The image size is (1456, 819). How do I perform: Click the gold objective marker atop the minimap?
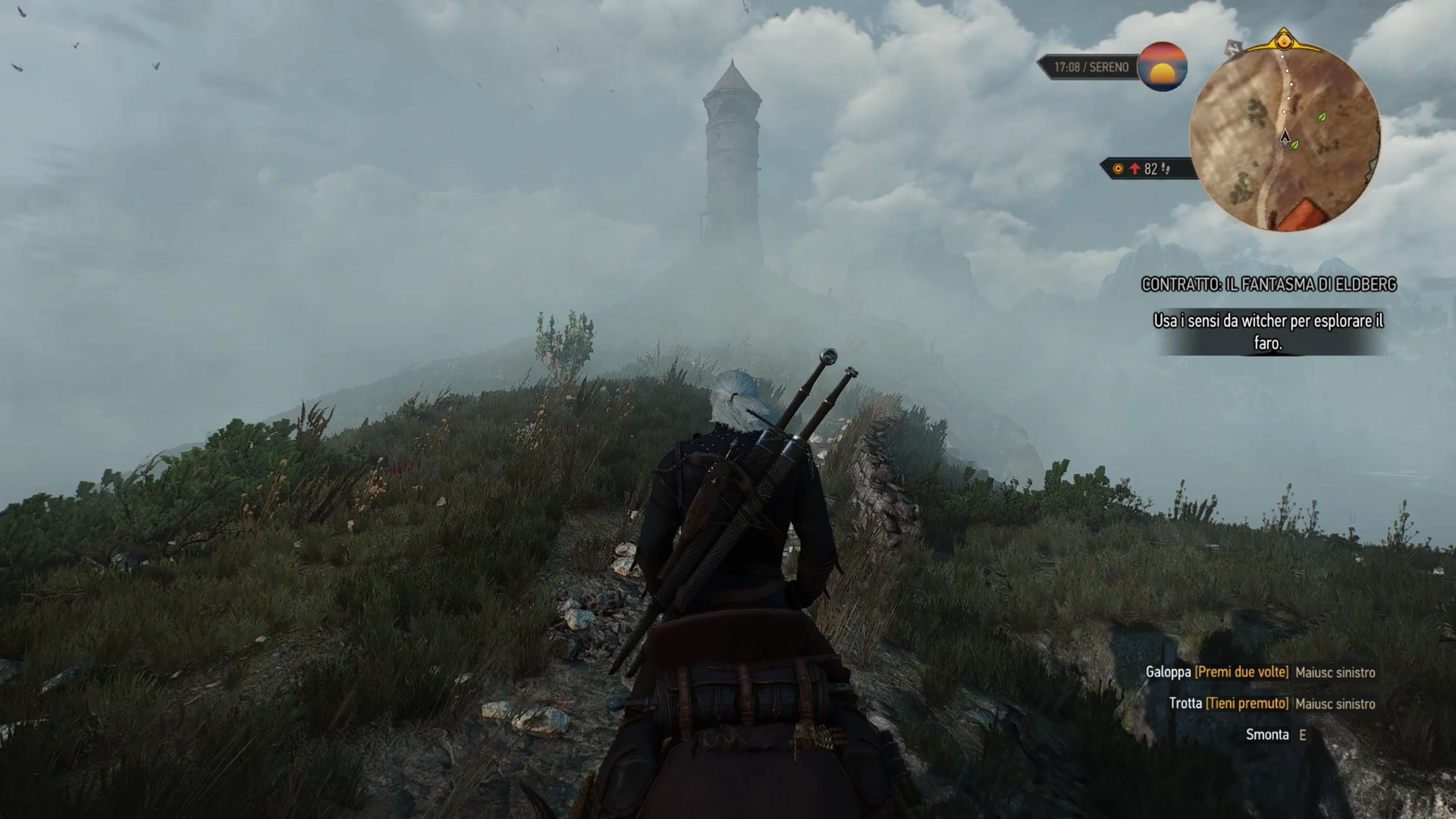[x=1283, y=39]
